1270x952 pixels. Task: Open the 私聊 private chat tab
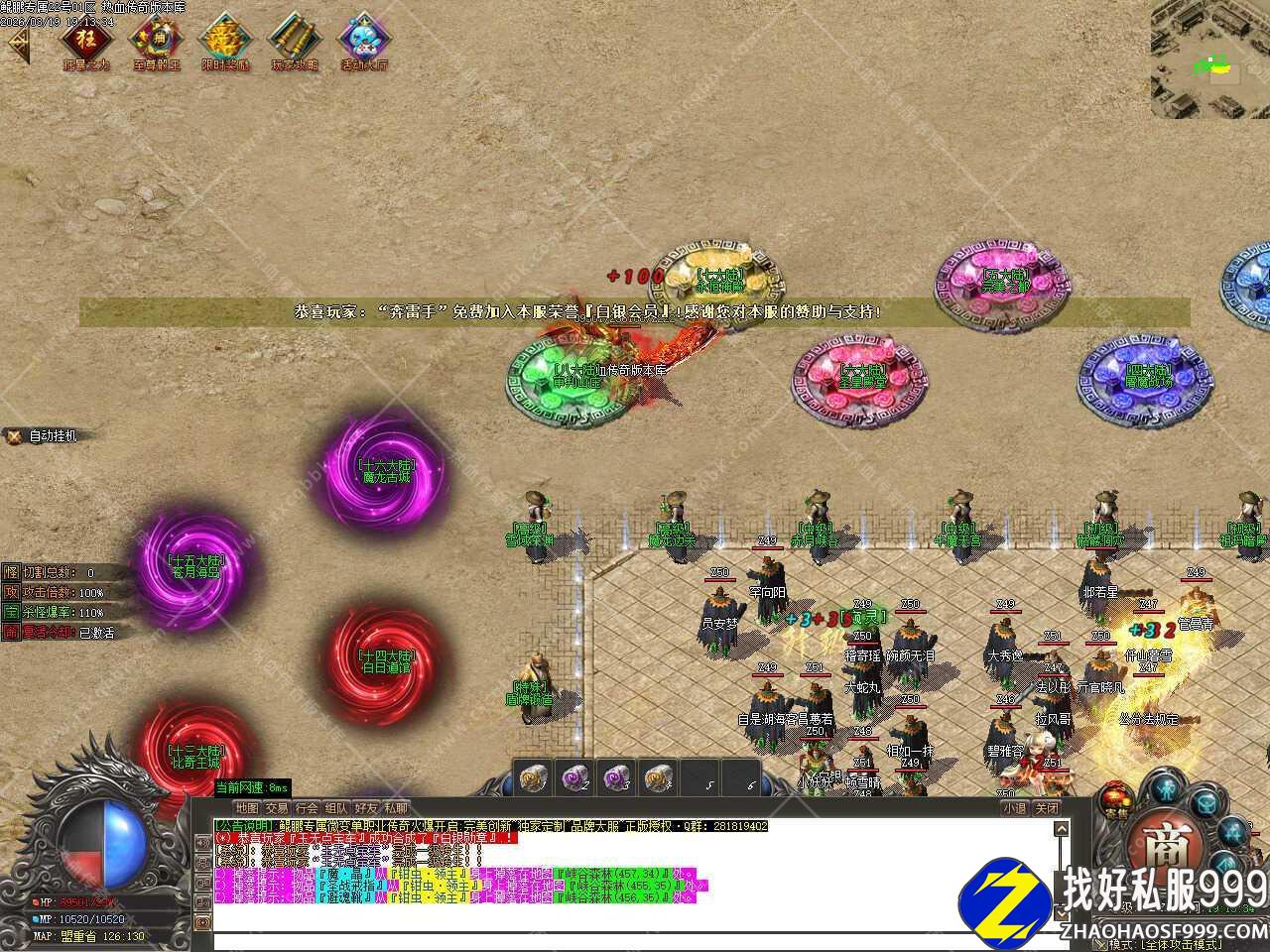395,808
